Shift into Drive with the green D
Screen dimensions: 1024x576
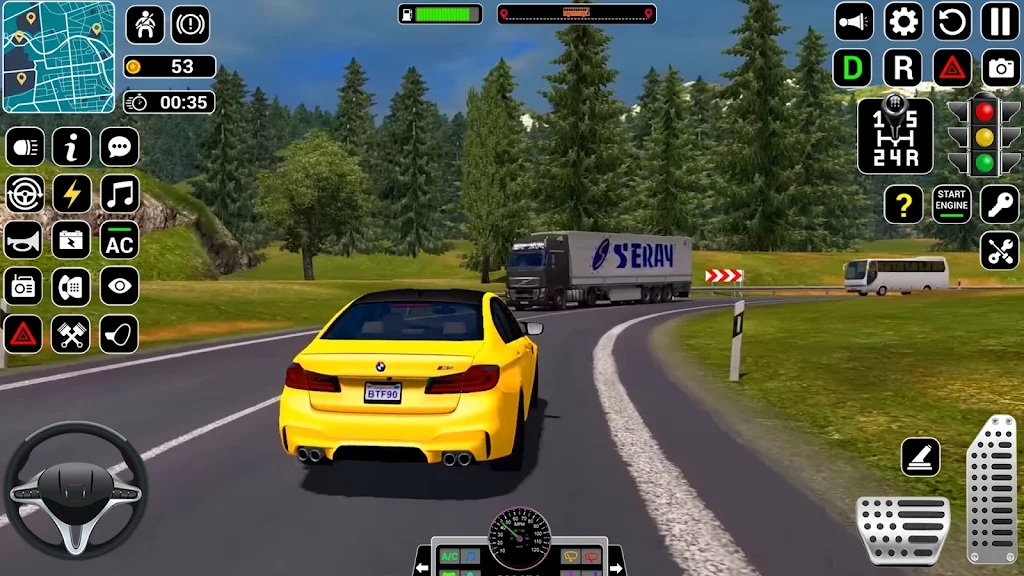pyautogui.click(x=853, y=68)
